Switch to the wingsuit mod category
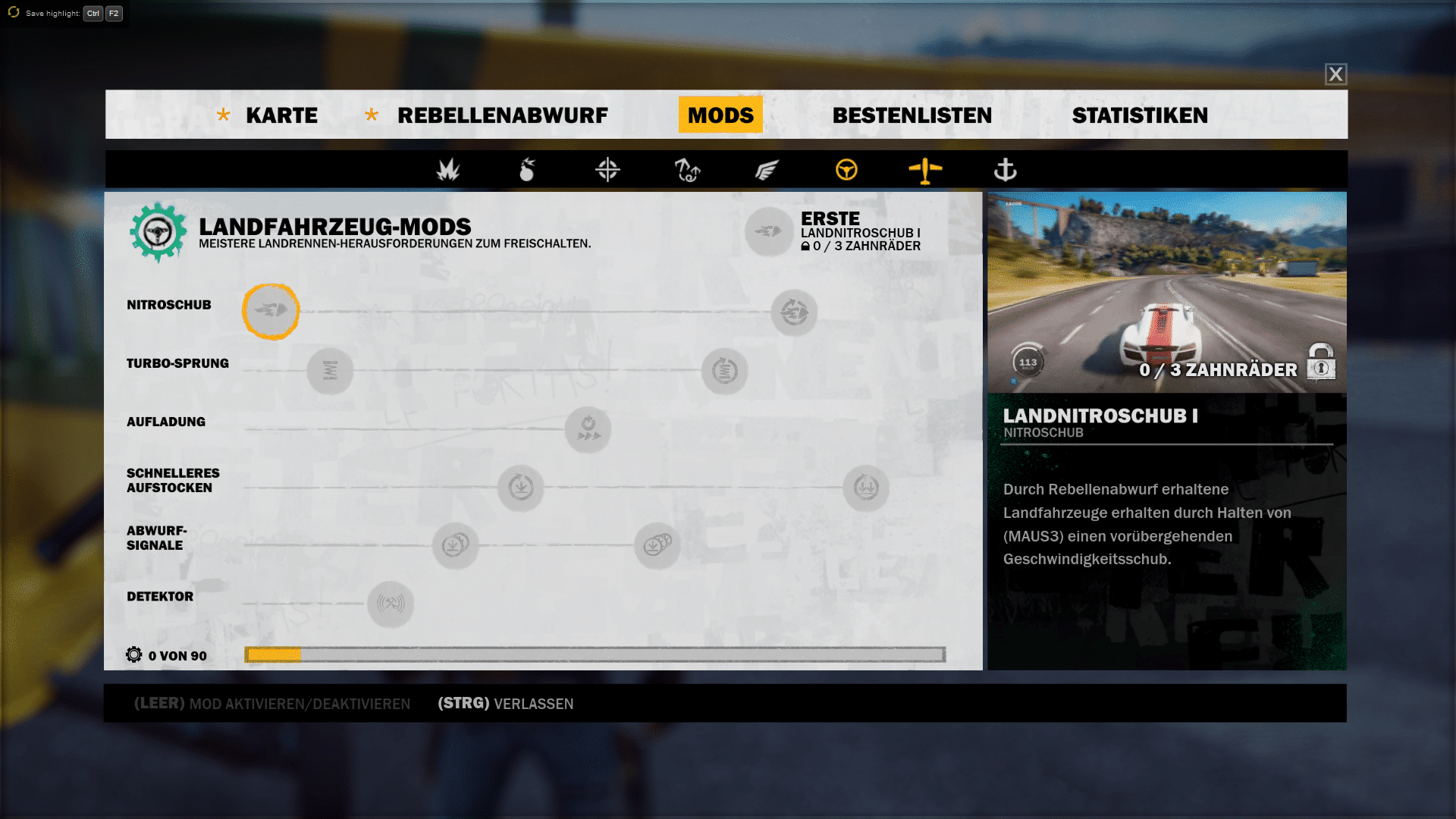This screenshot has width=1456, height=819. point(767,170)
